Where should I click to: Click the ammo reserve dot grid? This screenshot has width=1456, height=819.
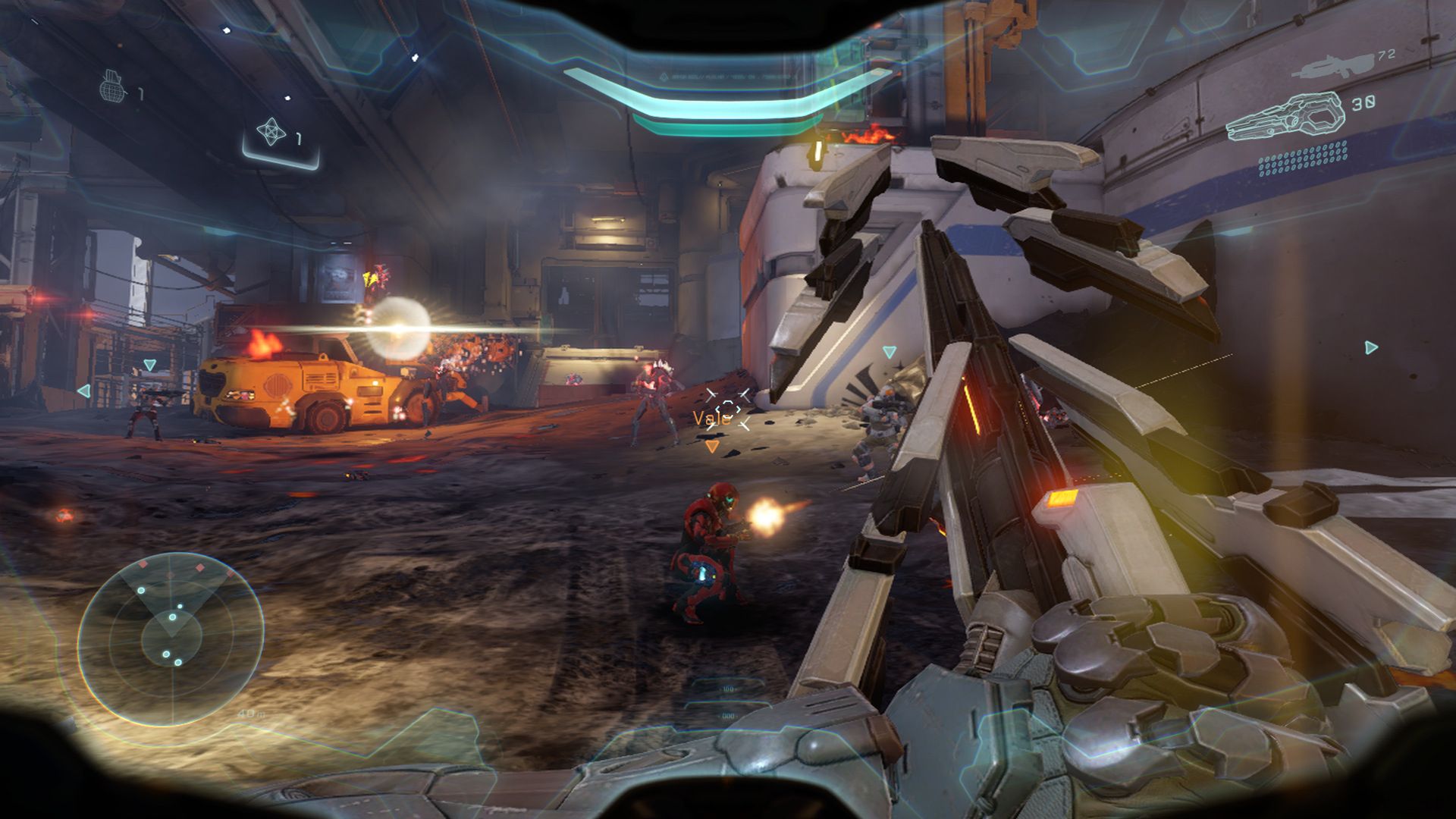click(1303, 159)
